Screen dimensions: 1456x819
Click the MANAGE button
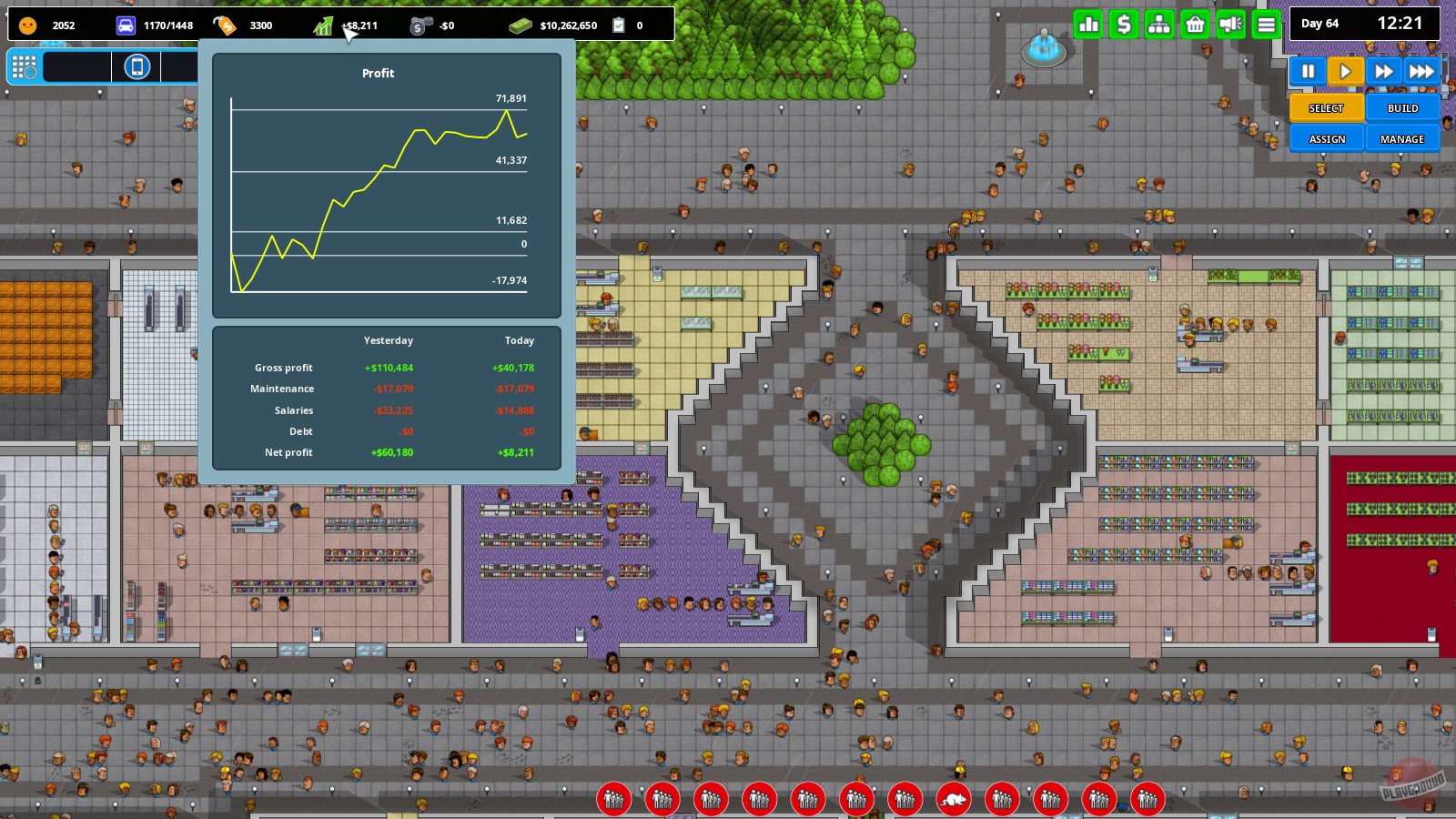point(1402,138)
